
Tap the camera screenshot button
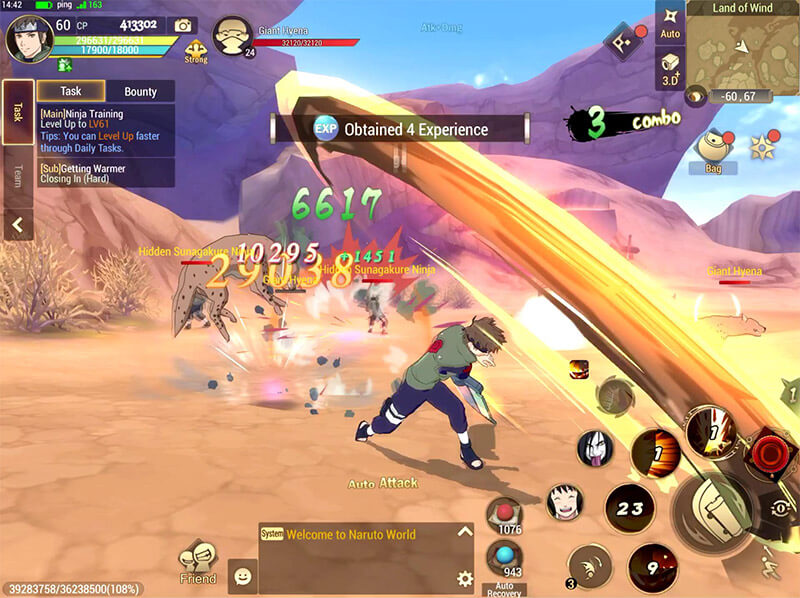[x=183, y=25]
